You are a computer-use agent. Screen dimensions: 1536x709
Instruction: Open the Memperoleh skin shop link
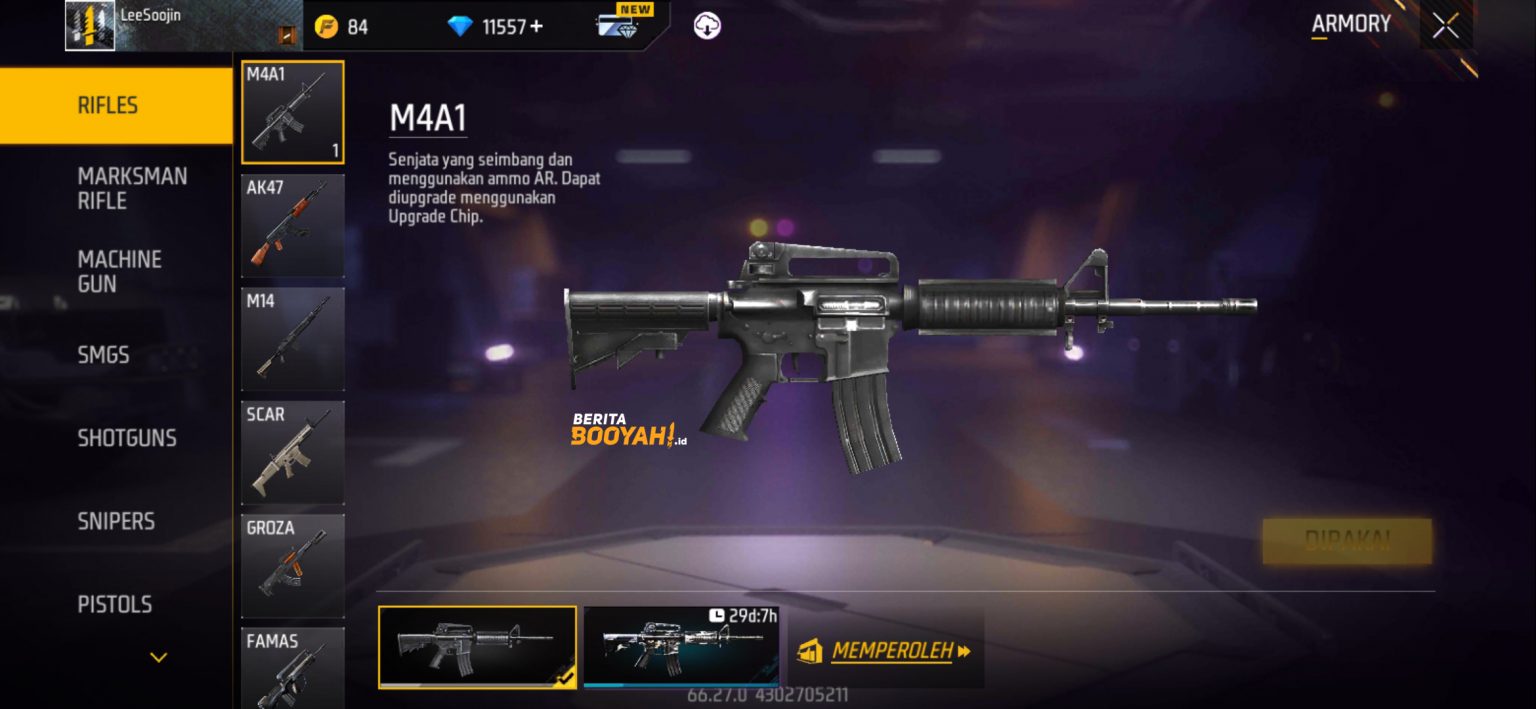pyautogui.click(x=887, y=651)
